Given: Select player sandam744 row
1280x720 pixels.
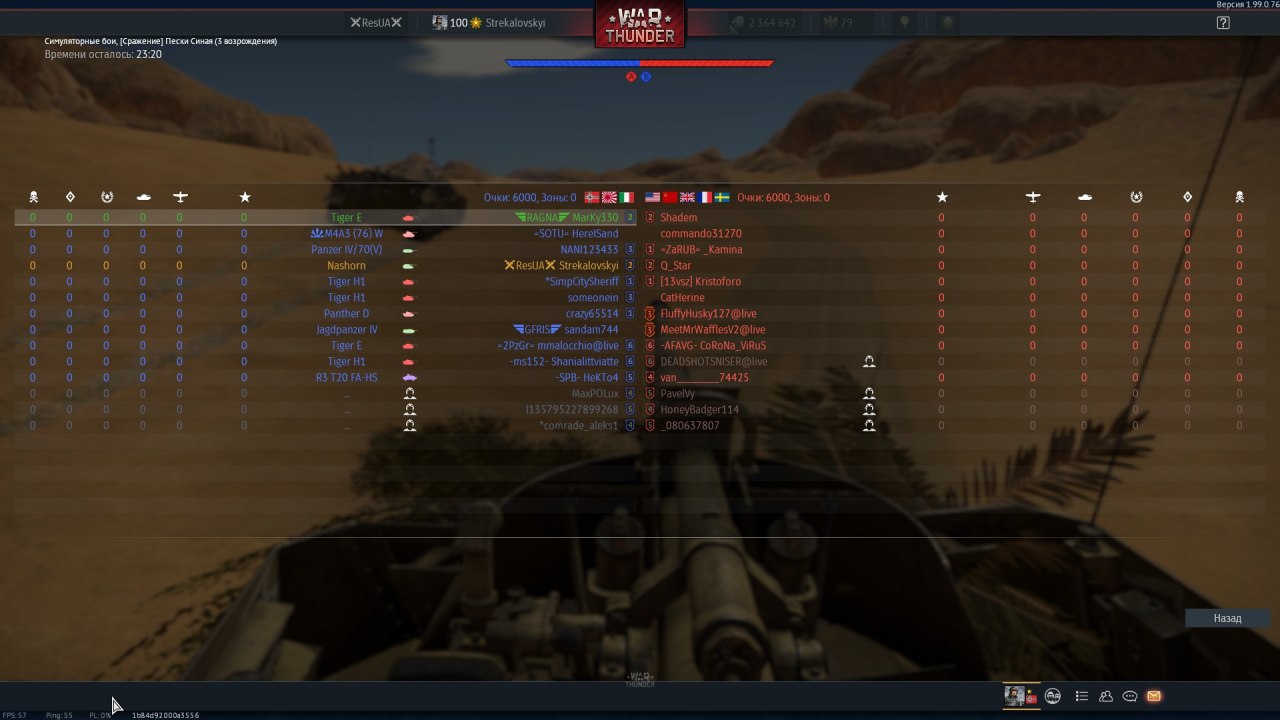Looking at the screenshot, I should coord(591,329).
